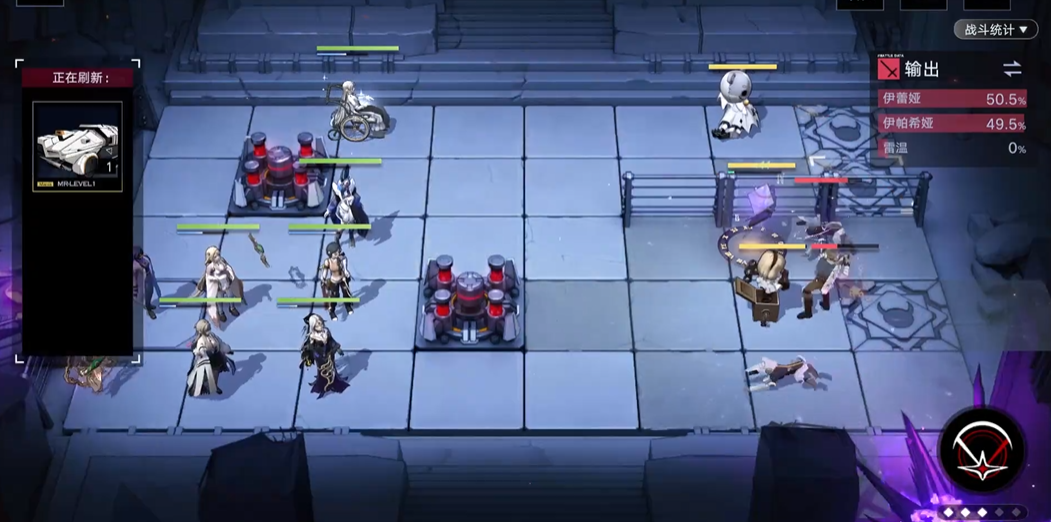Select the MR-LEVEL1 enemy card
1051x522 pixels.
(78, 146)
